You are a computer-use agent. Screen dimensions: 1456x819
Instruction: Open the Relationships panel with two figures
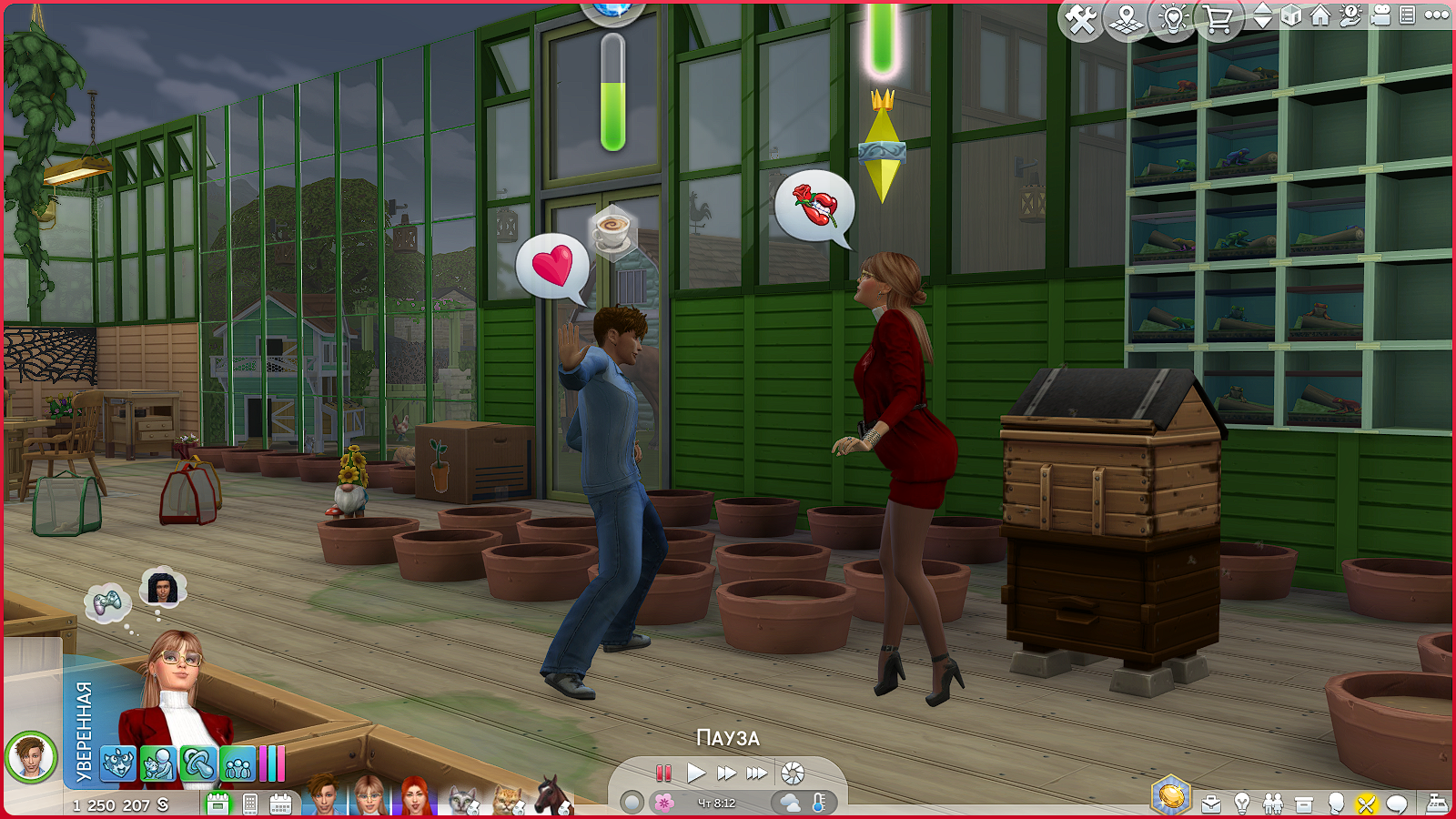pos(1273,804)
